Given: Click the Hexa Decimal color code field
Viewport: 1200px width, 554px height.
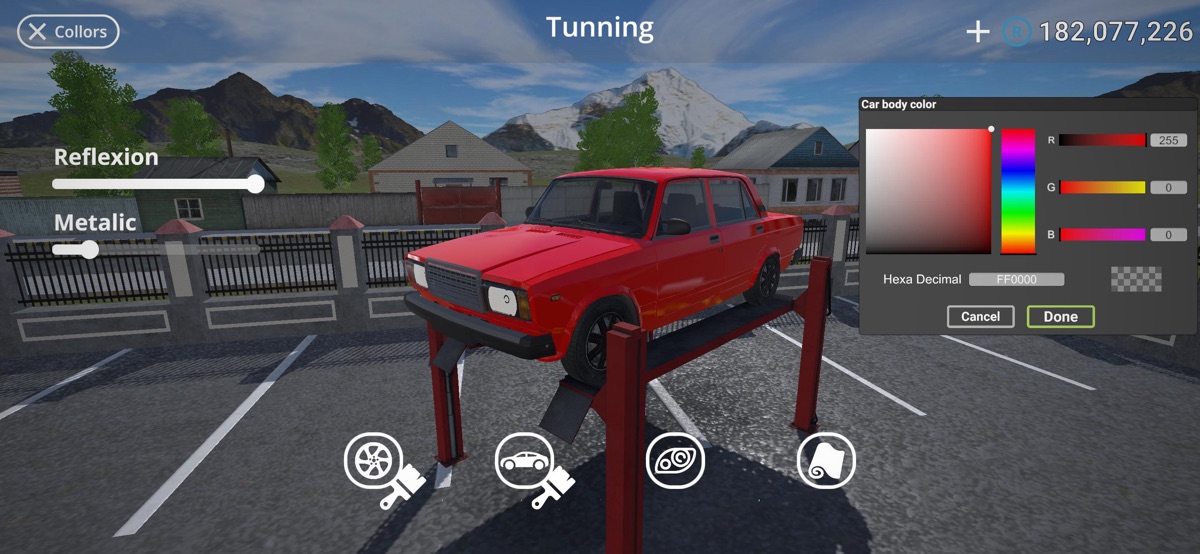Looking at the screenshot, I should point(1016,280).
